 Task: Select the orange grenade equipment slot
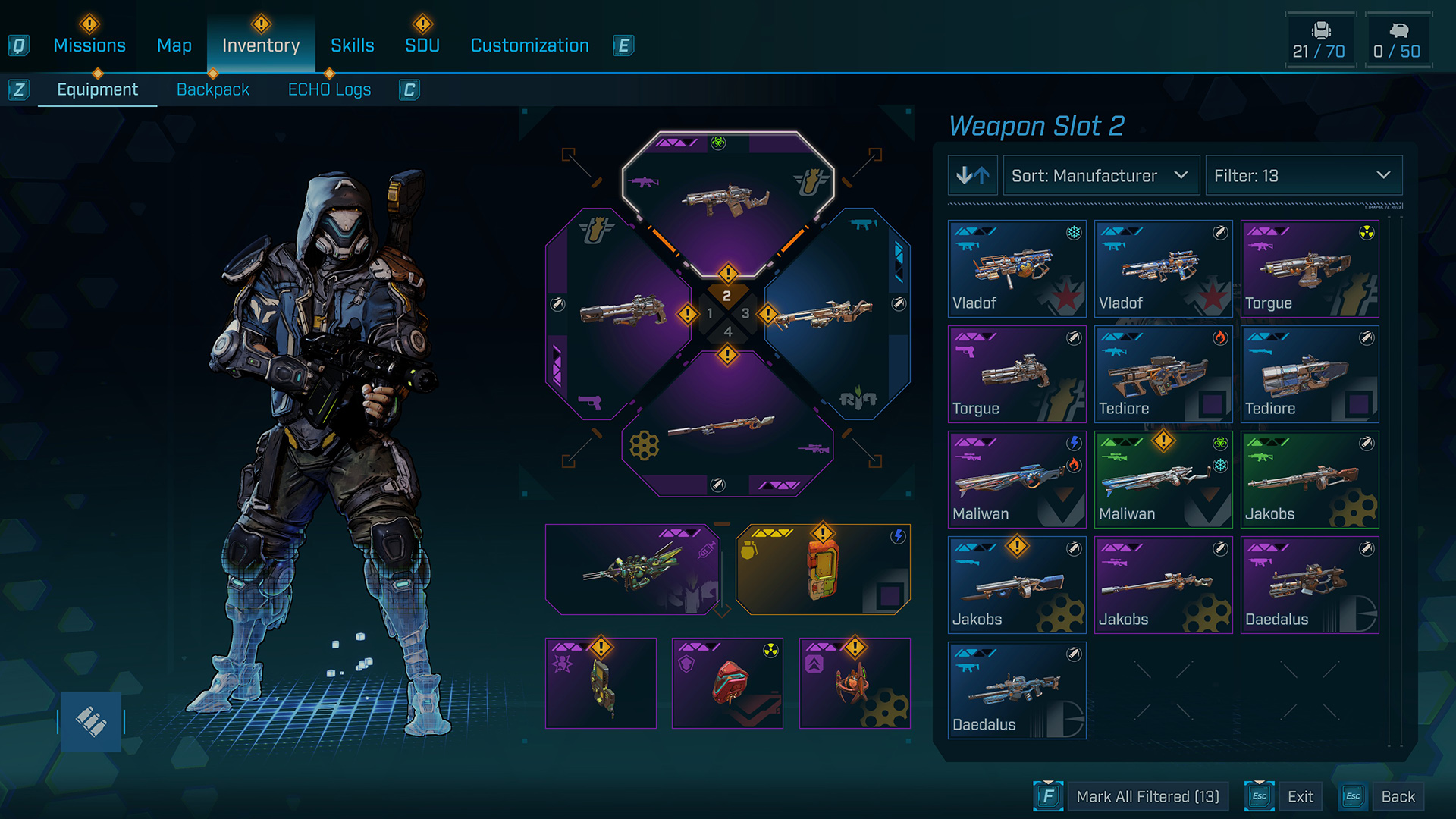coord(823,570)
